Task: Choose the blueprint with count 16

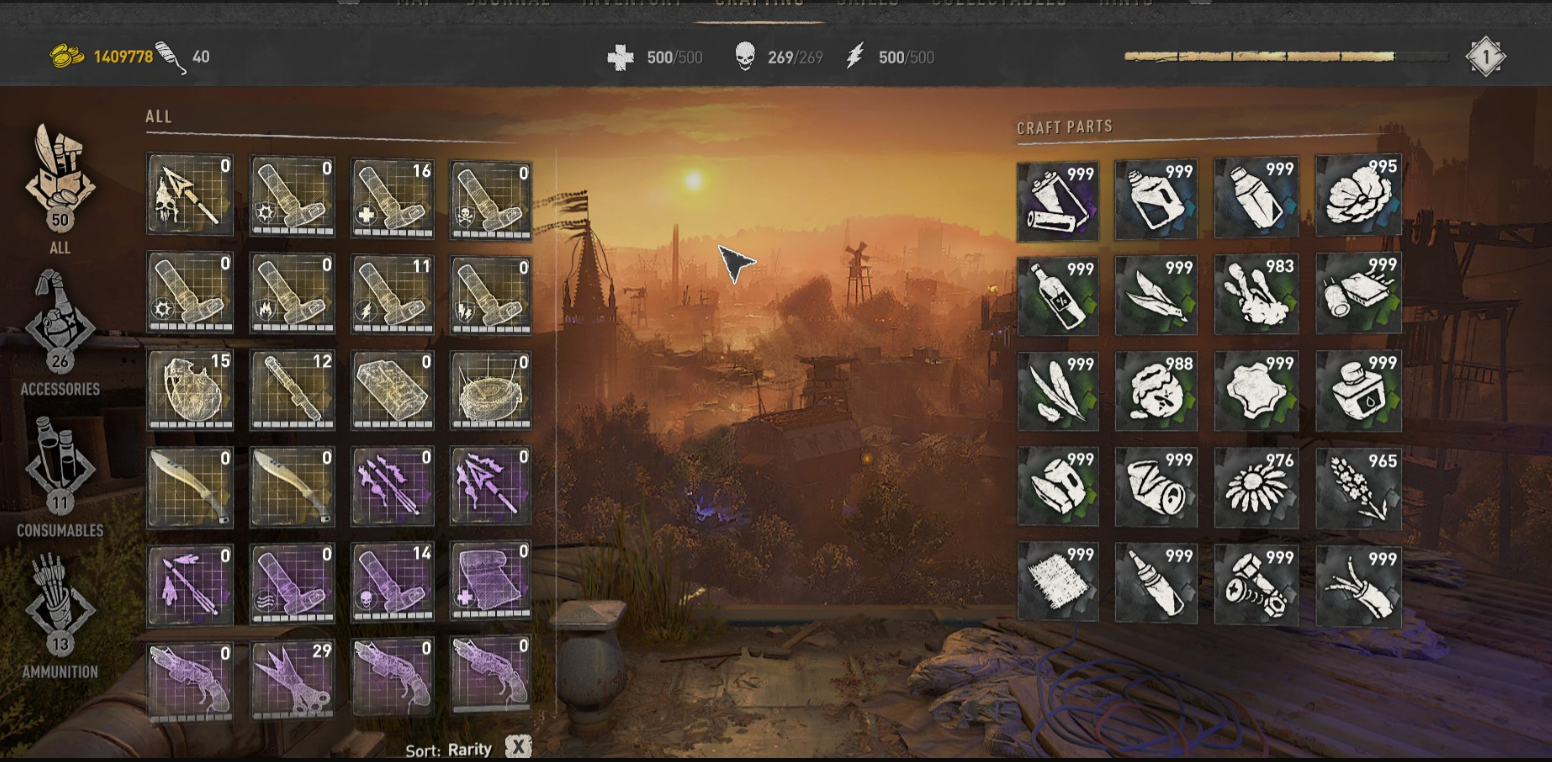Action: point(392,197)
